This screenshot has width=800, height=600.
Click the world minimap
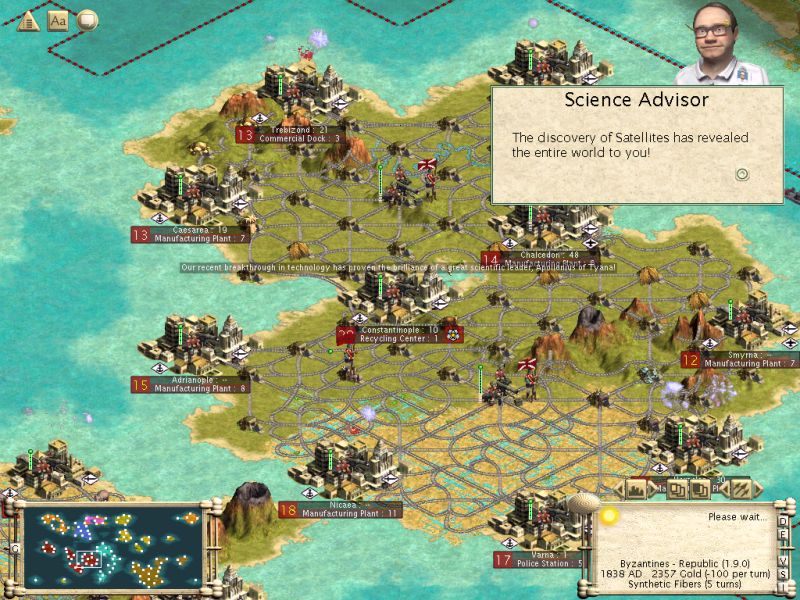(x=110, y=546)
